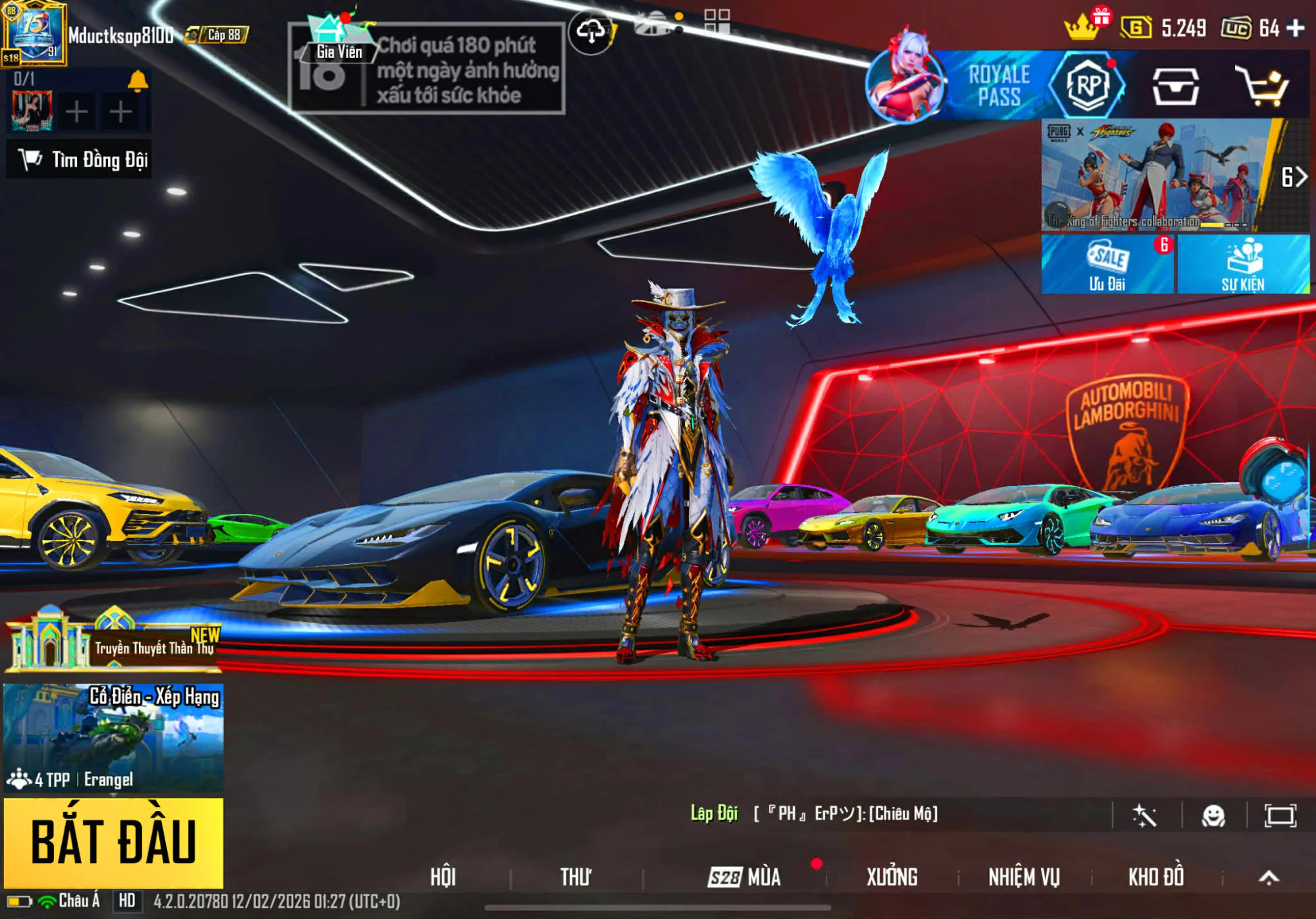
Task: Open the Royale Pass RP icon
Action: (1086, 86)
